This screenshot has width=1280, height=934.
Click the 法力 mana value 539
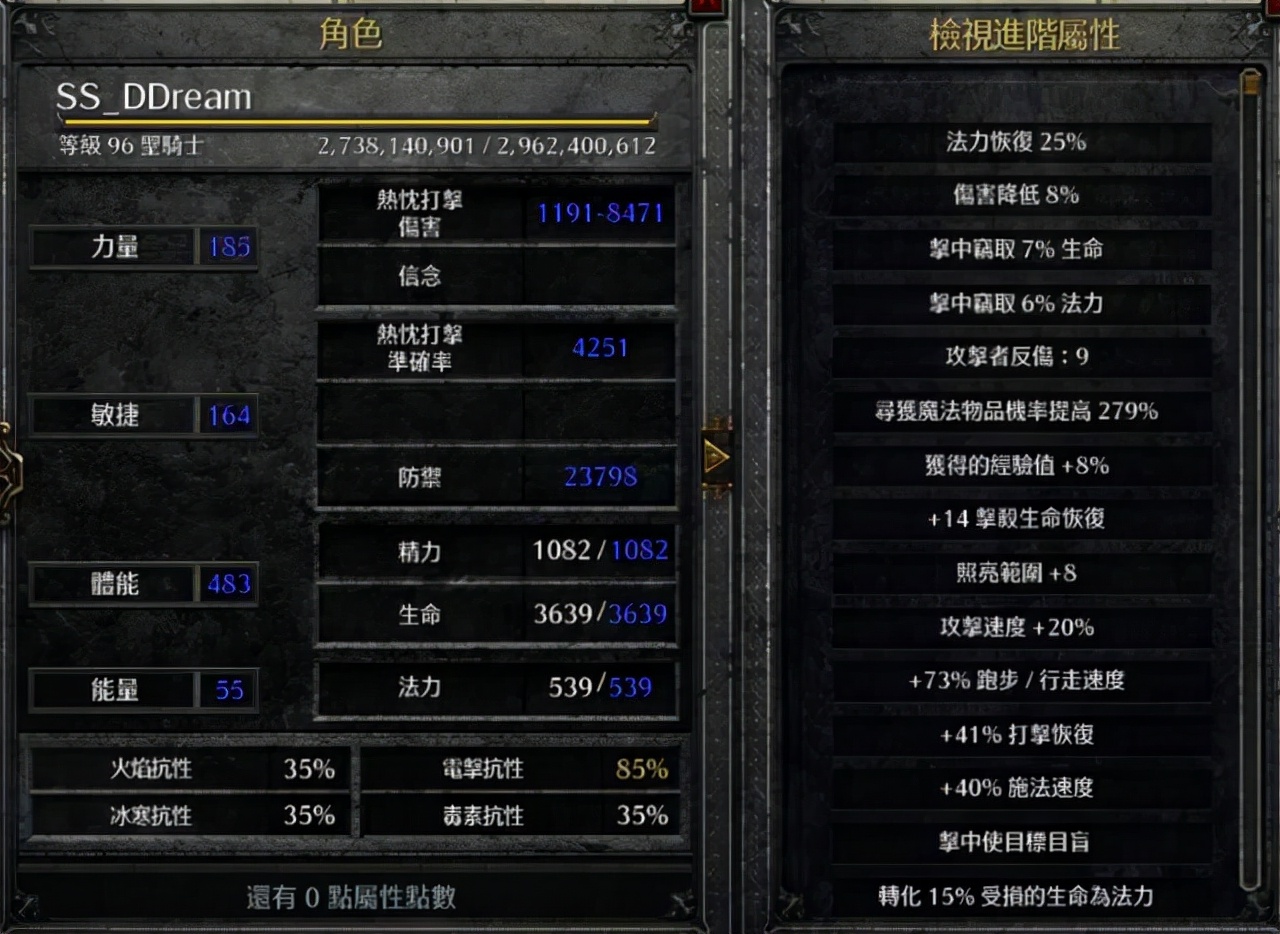click(600, 689)
